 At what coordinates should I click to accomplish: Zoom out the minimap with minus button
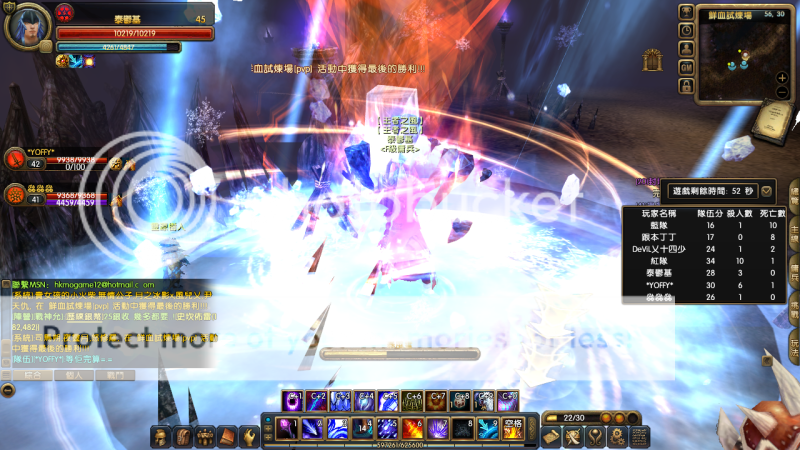tap(782, 93)
